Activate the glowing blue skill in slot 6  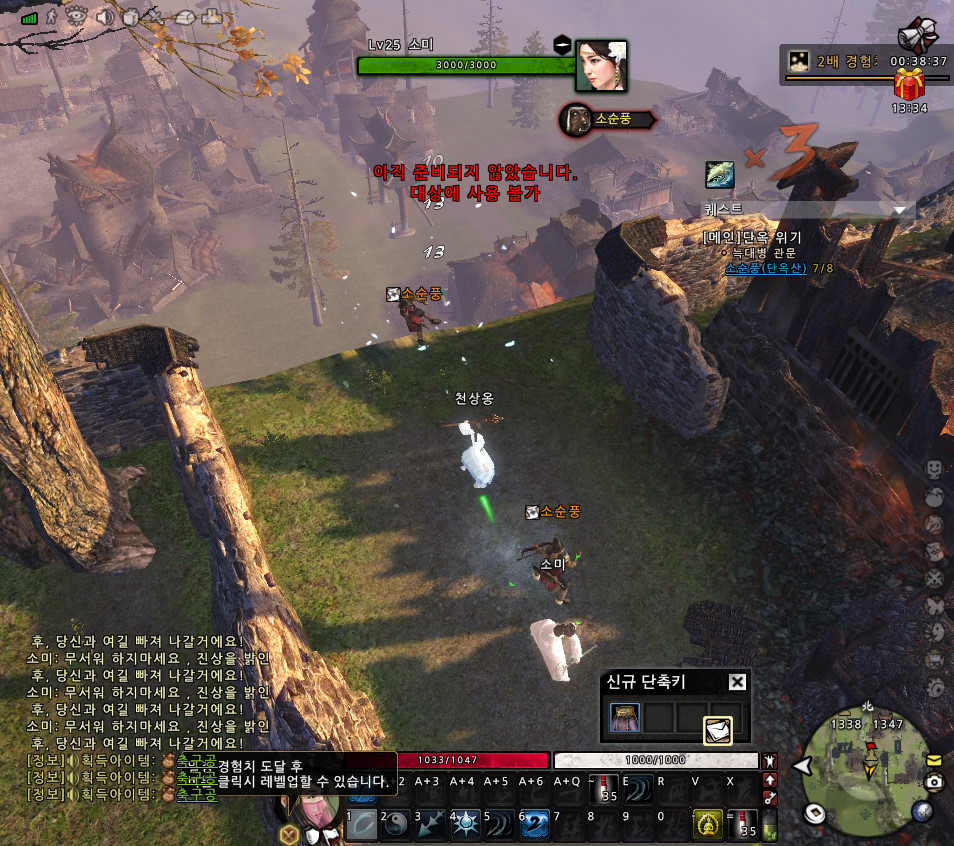point(534,824)
